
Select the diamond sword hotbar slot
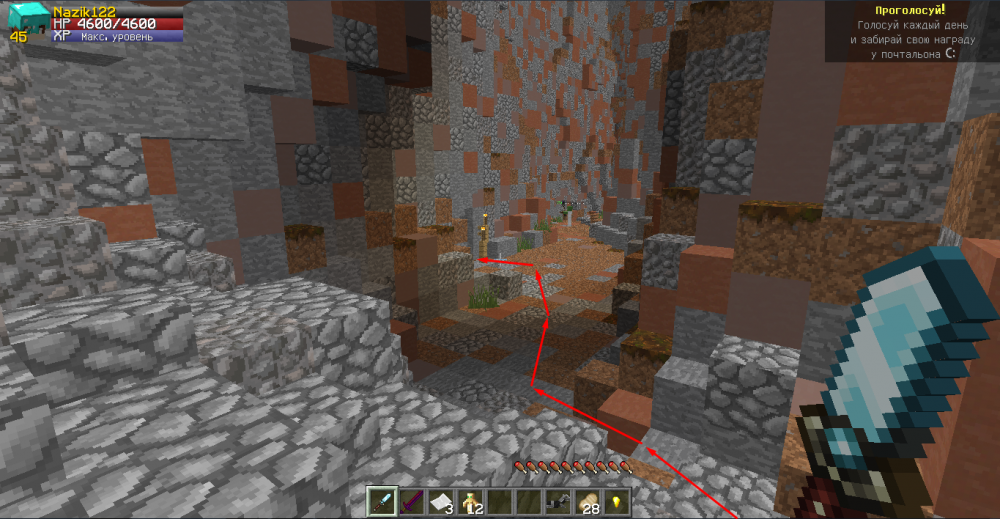click(x=381, y=501)
